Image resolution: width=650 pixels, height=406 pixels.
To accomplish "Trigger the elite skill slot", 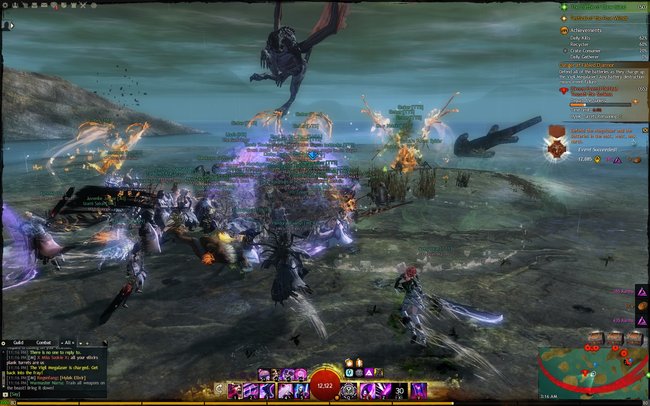I will click(x=418, y=389).
